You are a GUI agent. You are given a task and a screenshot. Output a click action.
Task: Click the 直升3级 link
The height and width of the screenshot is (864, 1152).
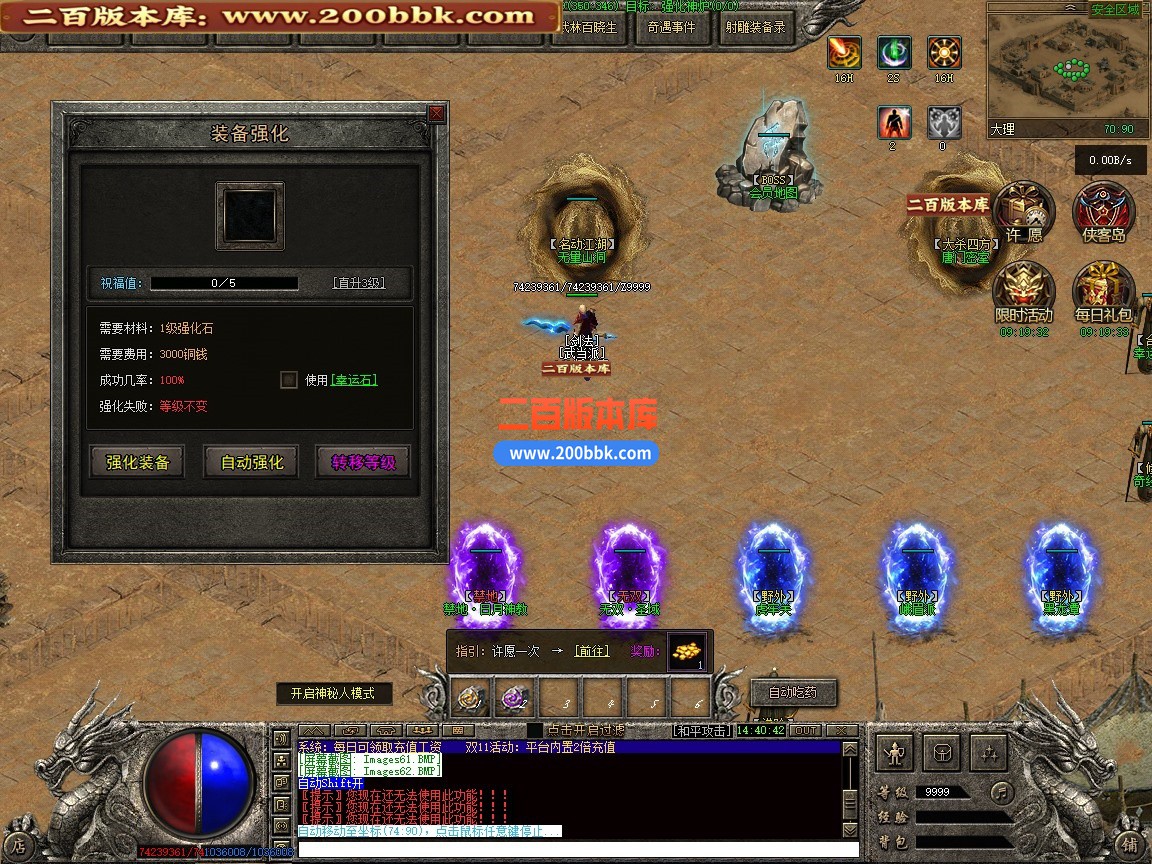[358, 283]
